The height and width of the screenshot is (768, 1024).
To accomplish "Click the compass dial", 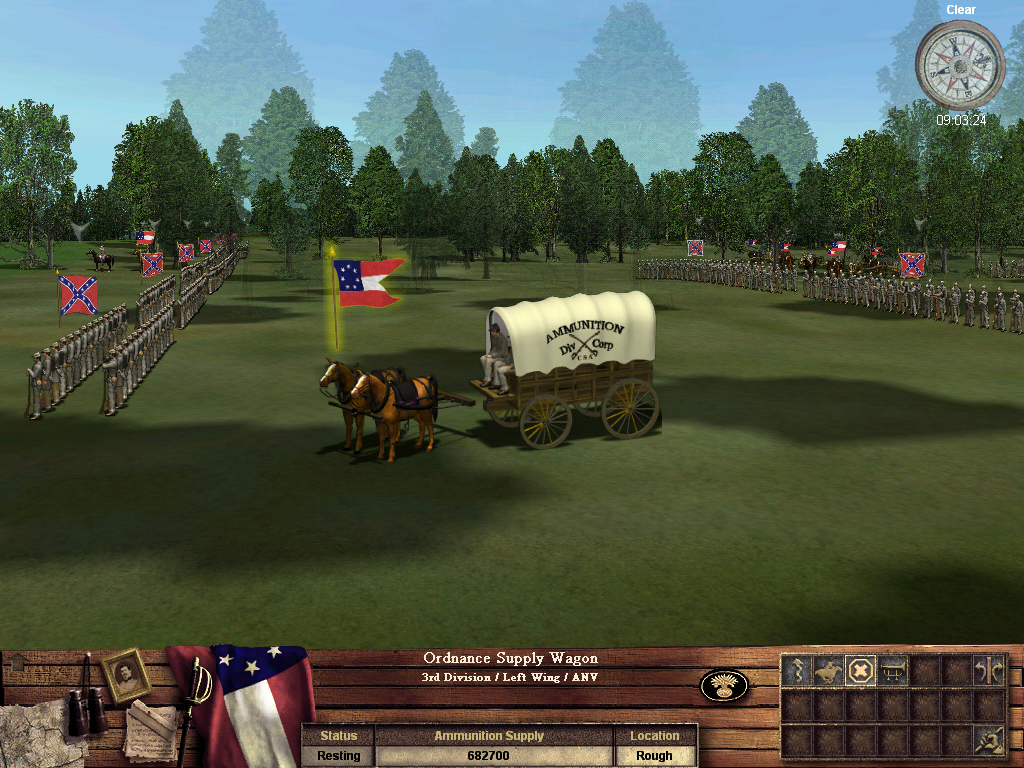I will [959, 65].
